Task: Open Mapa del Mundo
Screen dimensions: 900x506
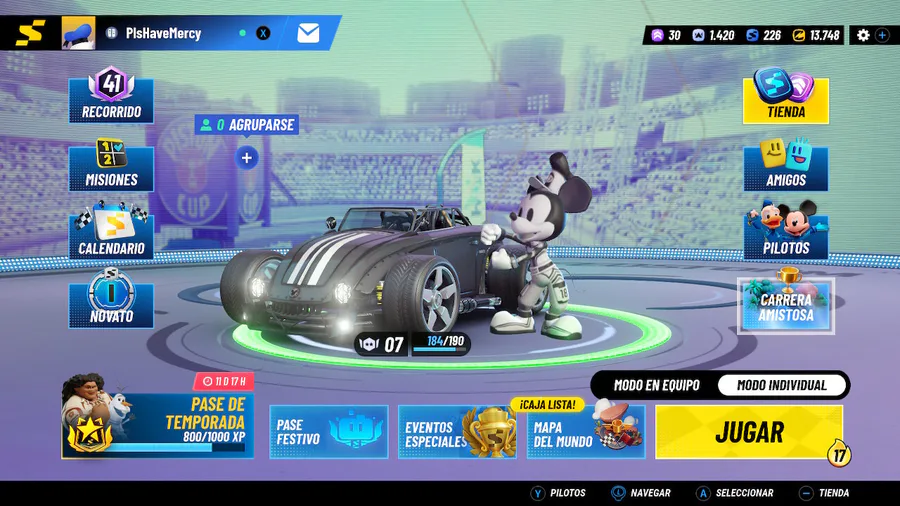Action: (x=585, y=432)
